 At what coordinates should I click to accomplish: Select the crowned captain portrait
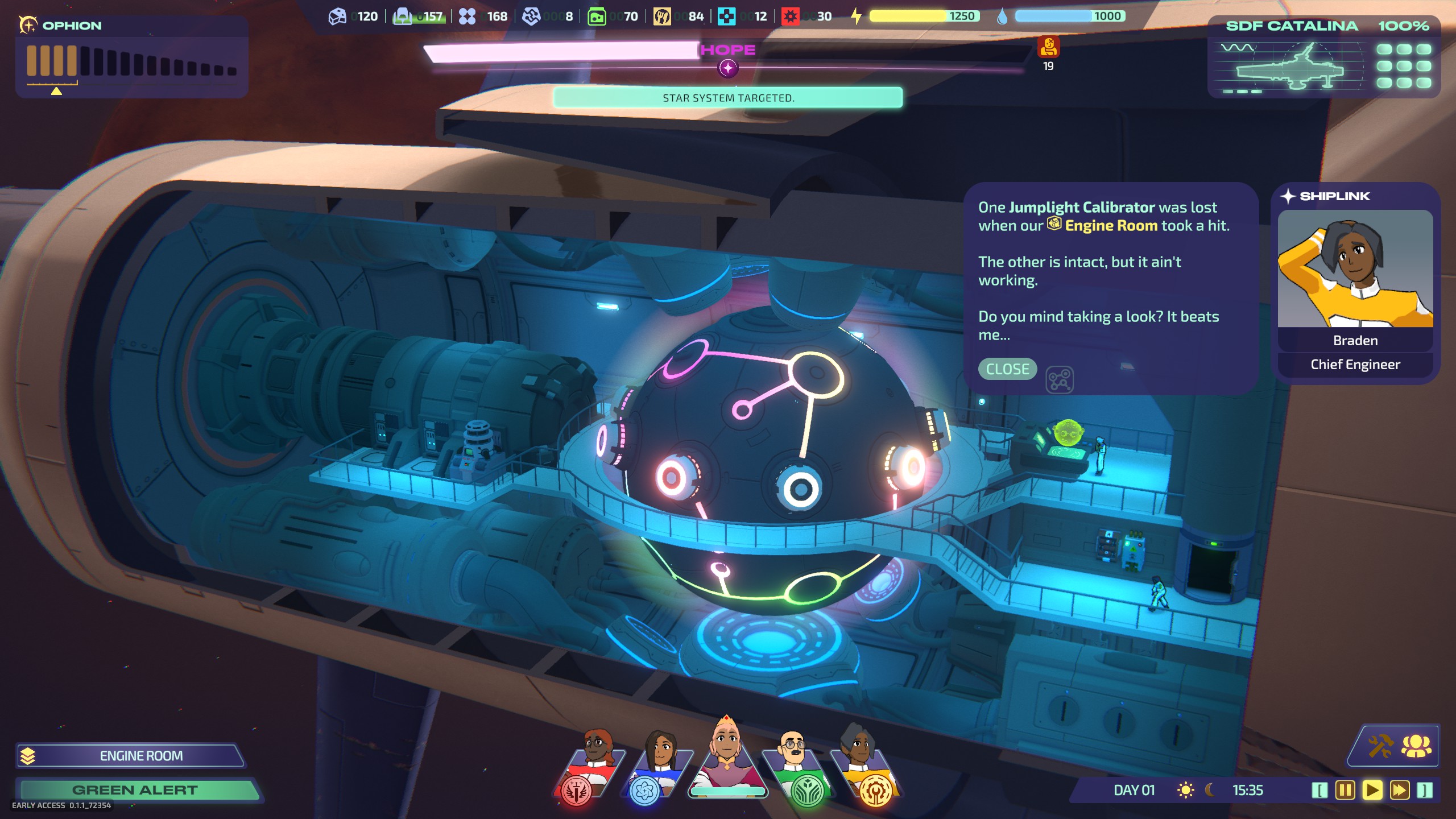tap(727, 756)
